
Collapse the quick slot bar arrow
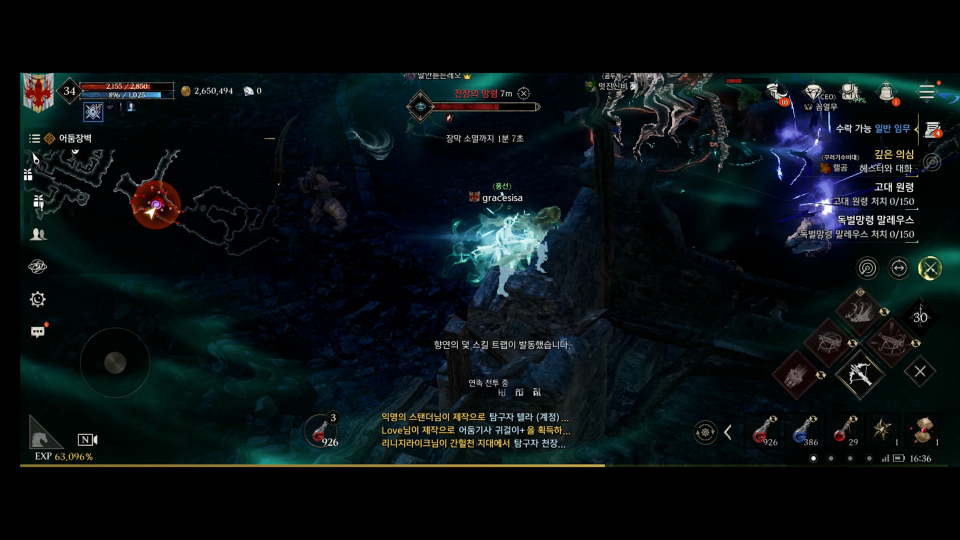click(x=728, y=432)
